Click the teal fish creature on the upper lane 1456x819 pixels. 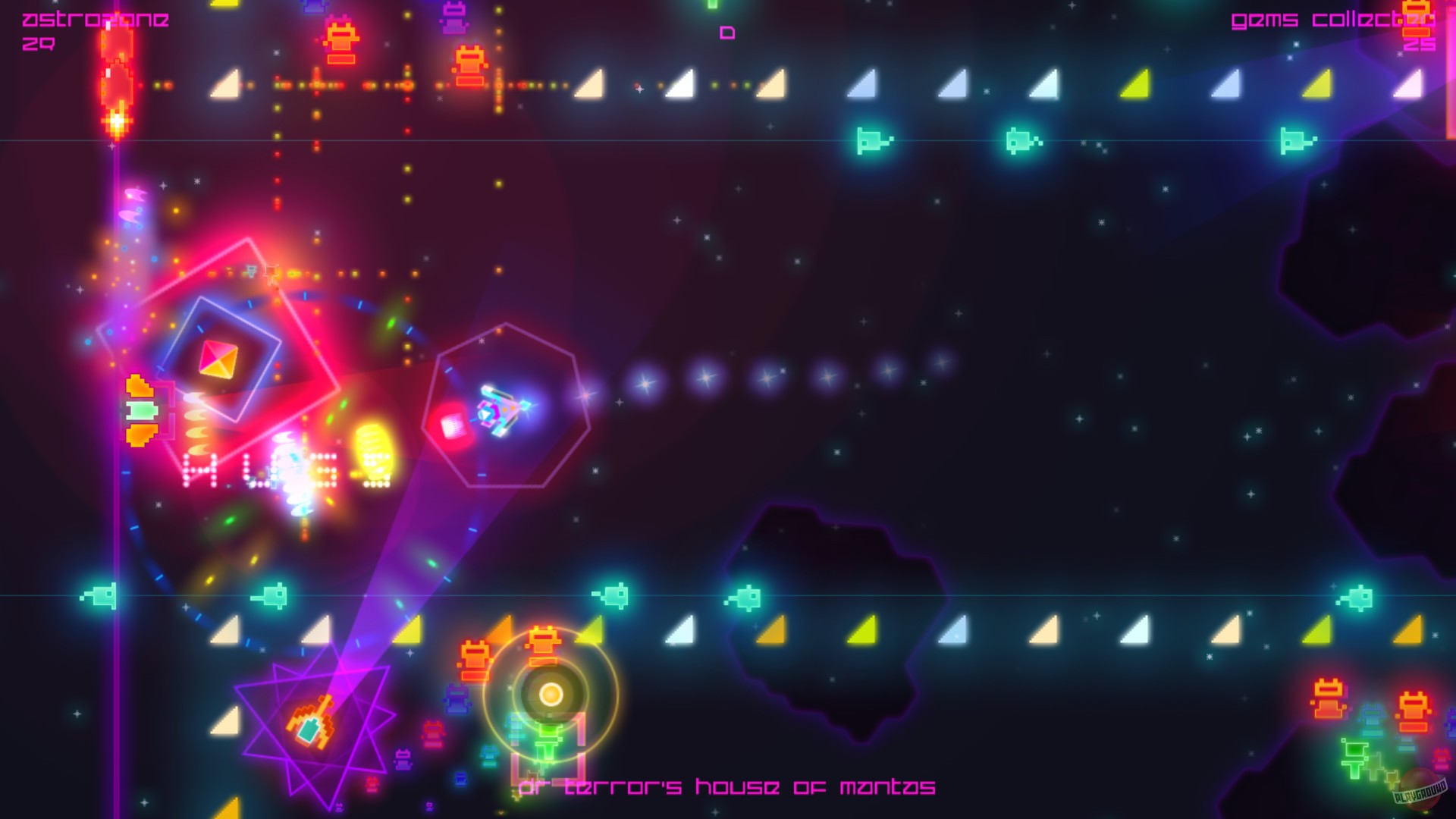click(868, 140)
